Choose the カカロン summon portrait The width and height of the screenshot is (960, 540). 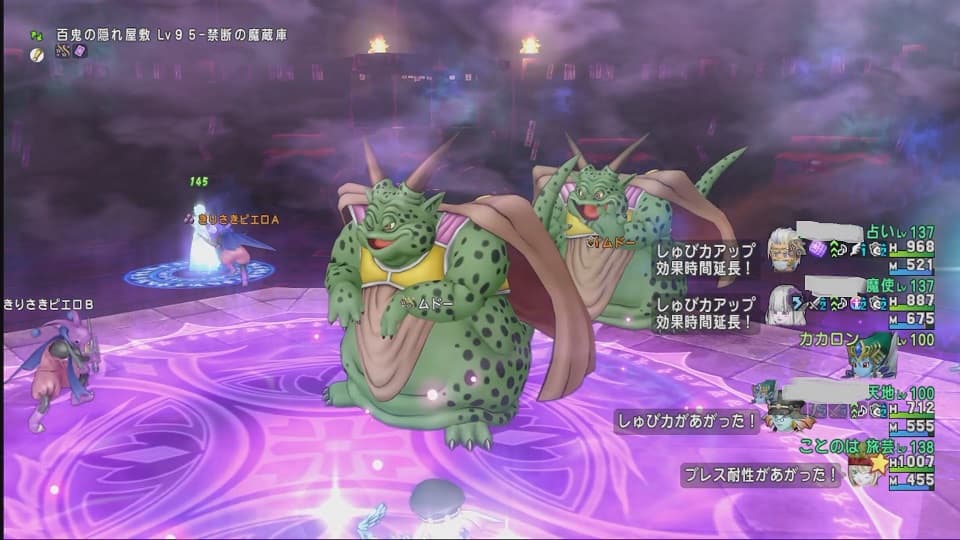point(869,355)
